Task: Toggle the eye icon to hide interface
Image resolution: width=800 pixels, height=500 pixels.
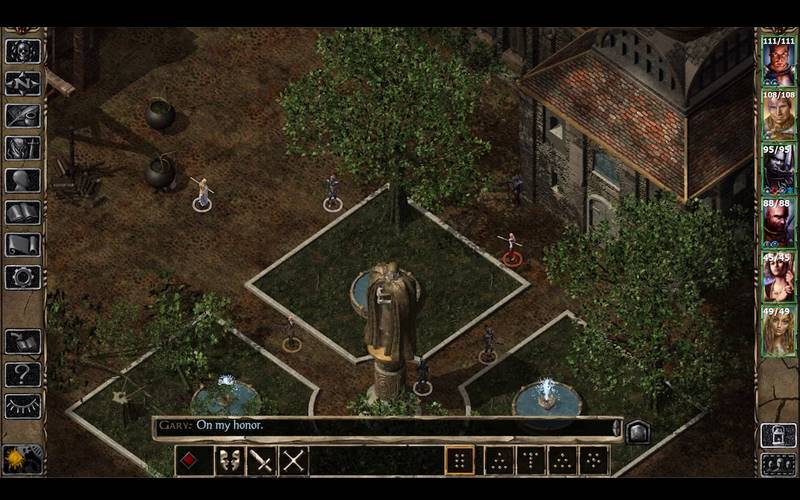Action: click(22, 406)
